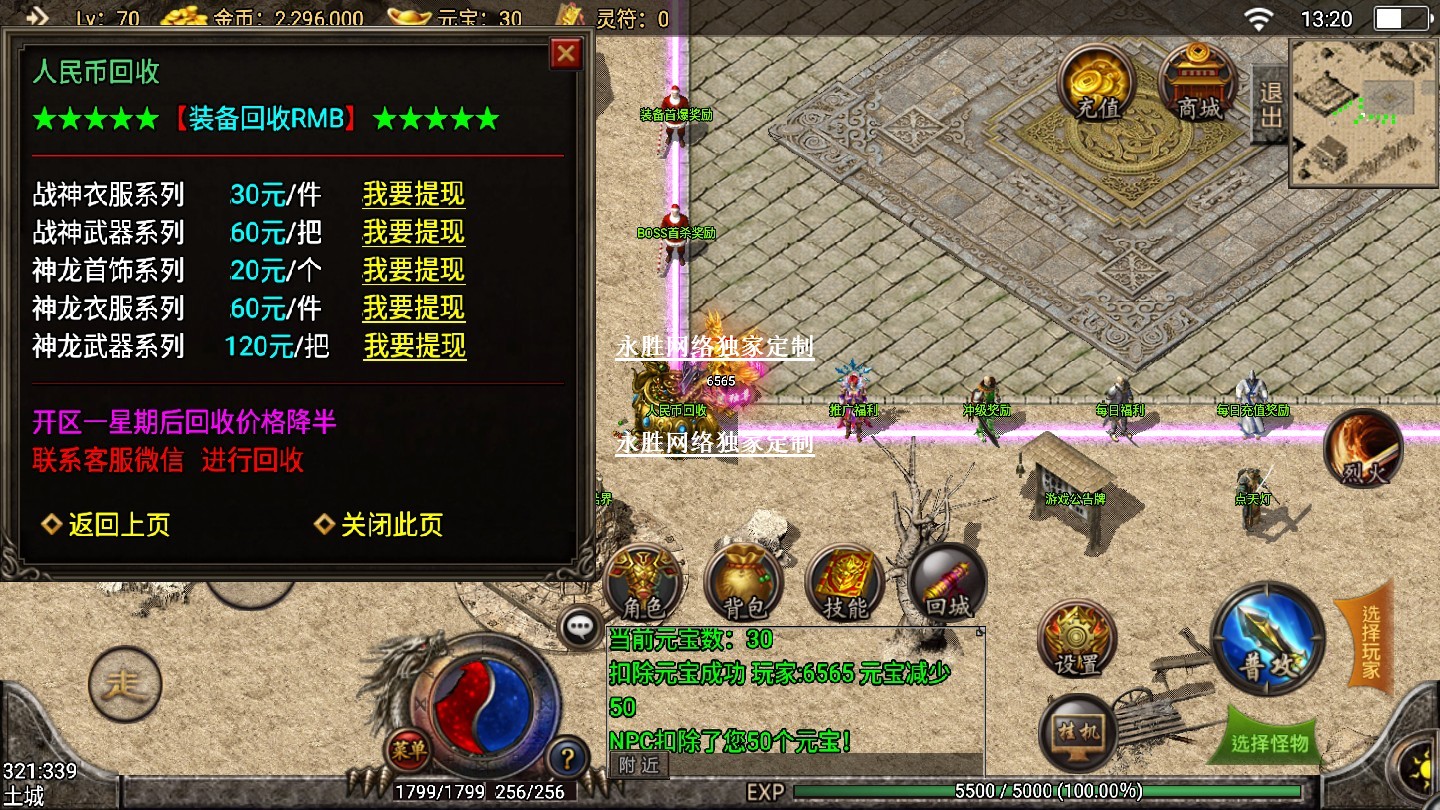Screen dimensions: 1440x810
Task: Click 我要提现 for 神龙首饰系列
Action: click(413, 270)
